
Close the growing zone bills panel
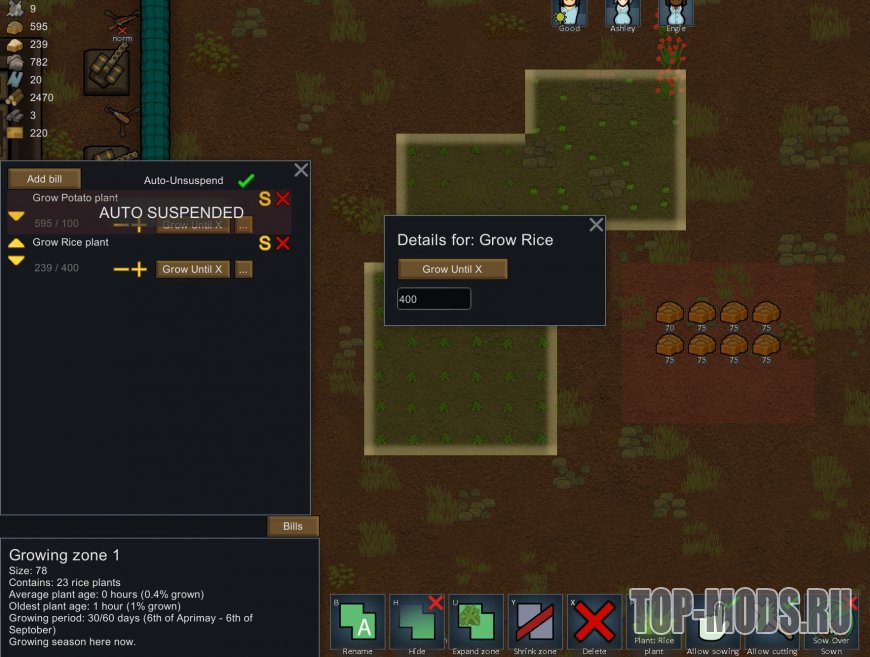300,171
